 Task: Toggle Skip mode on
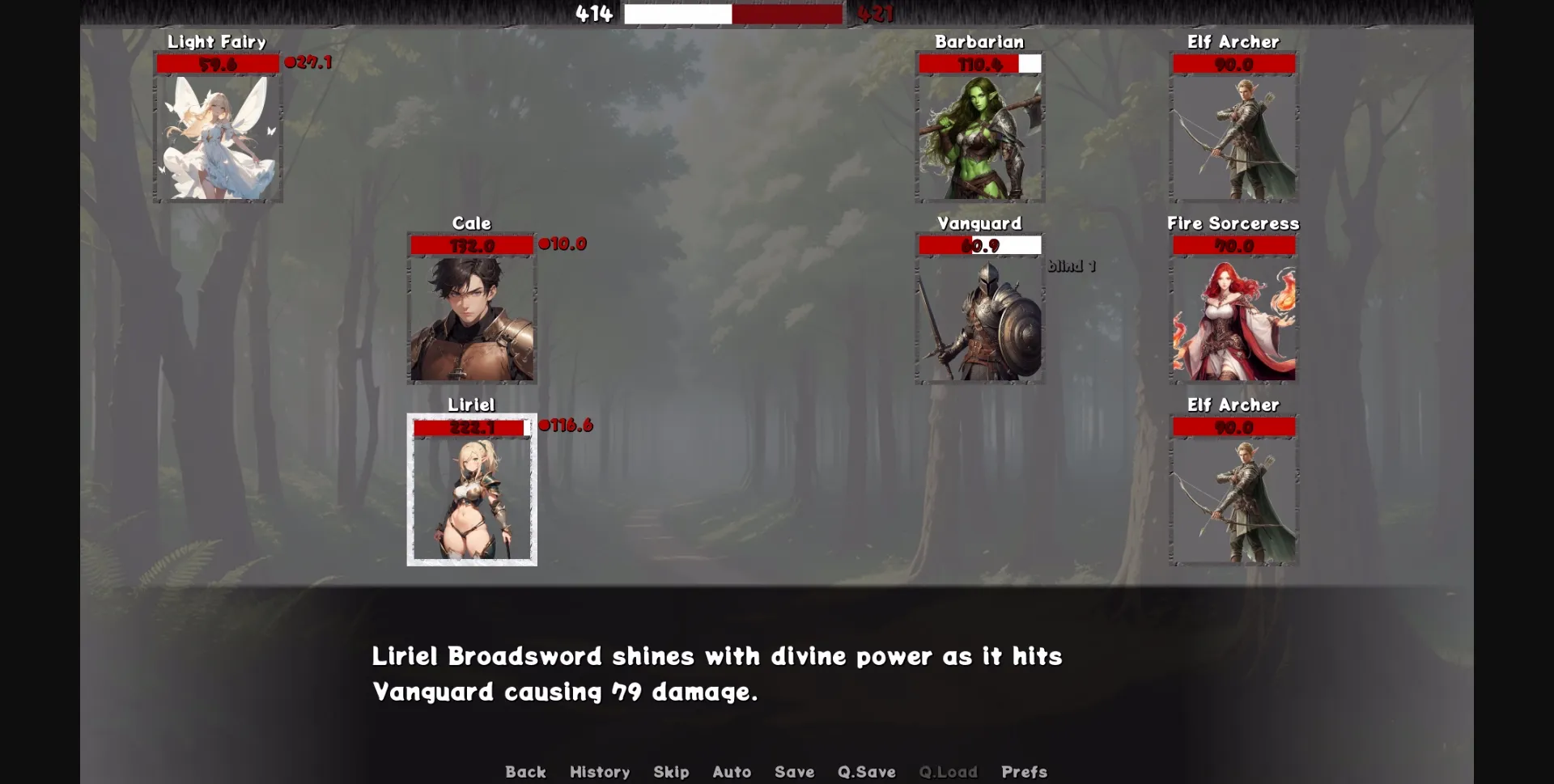pyautogui.click(x=671, y=772)
